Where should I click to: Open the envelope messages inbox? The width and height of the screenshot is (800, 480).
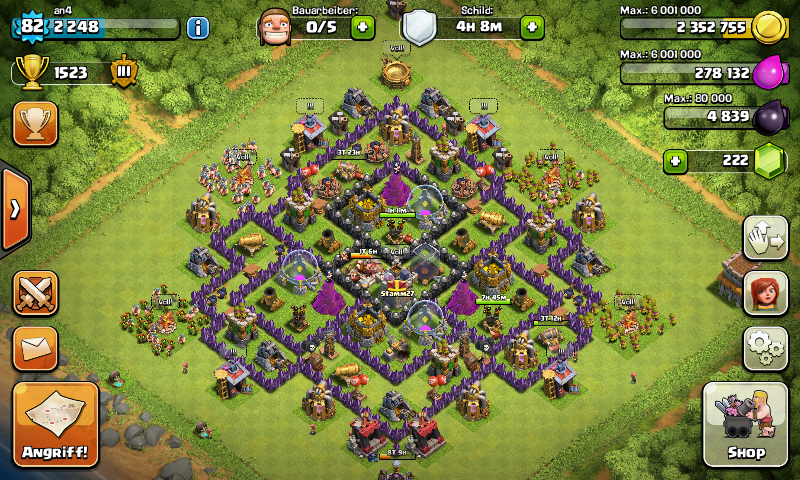click(x=35, y=348)
